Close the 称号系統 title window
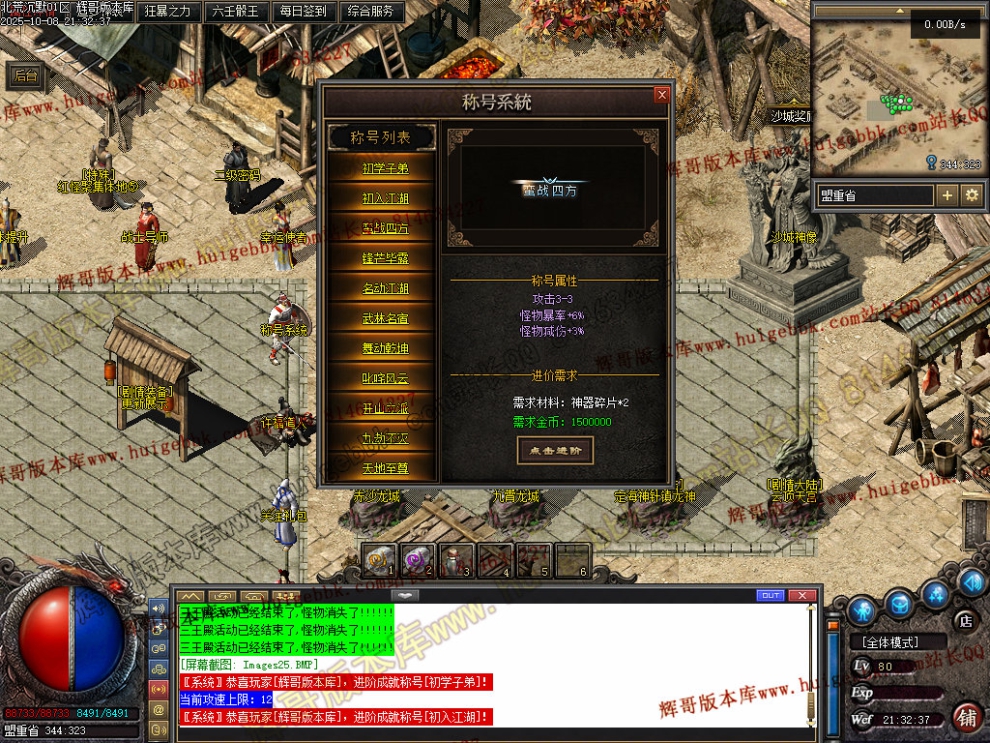 pos(661,95)
